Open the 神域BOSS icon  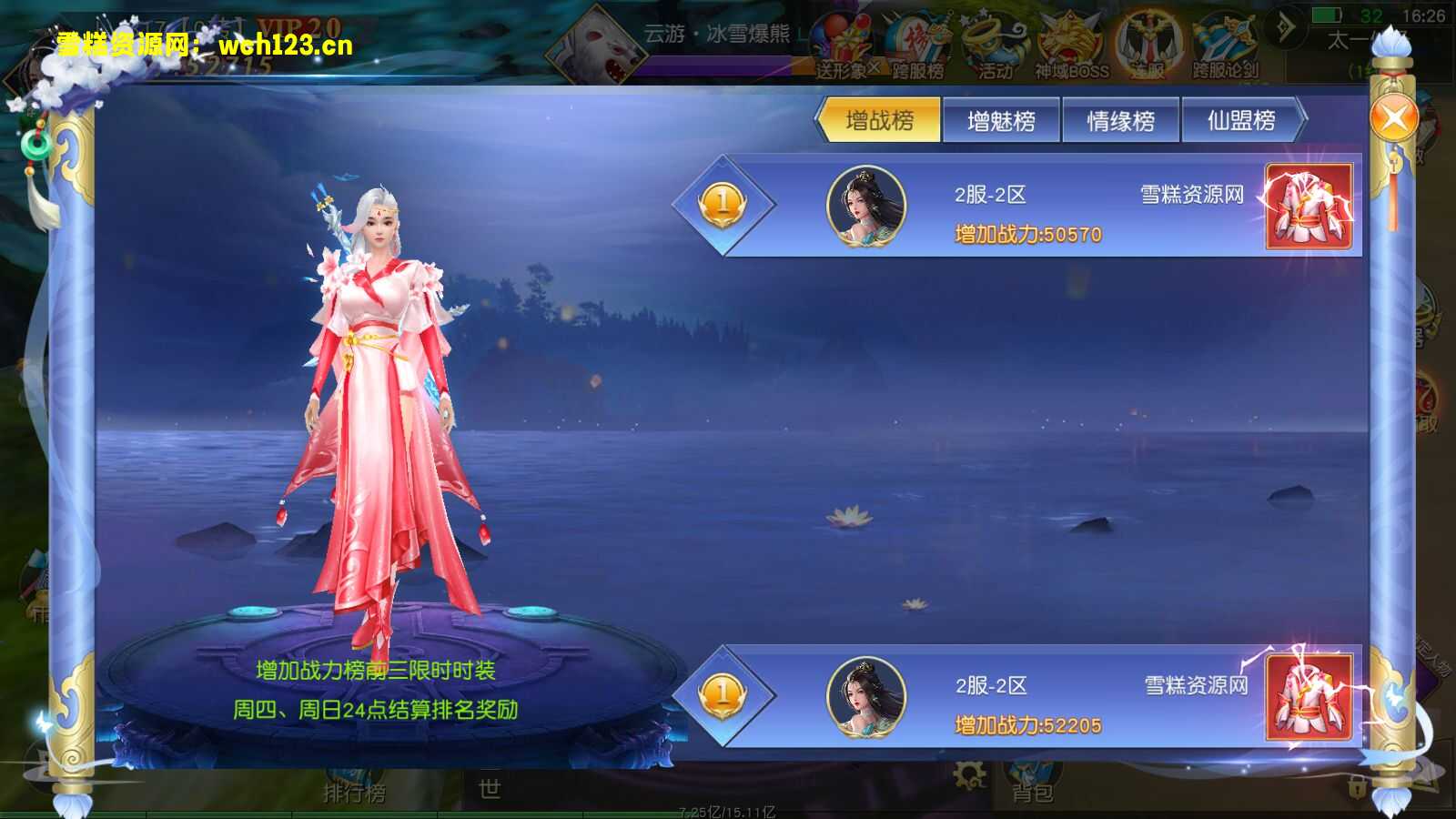(1069, 38)
